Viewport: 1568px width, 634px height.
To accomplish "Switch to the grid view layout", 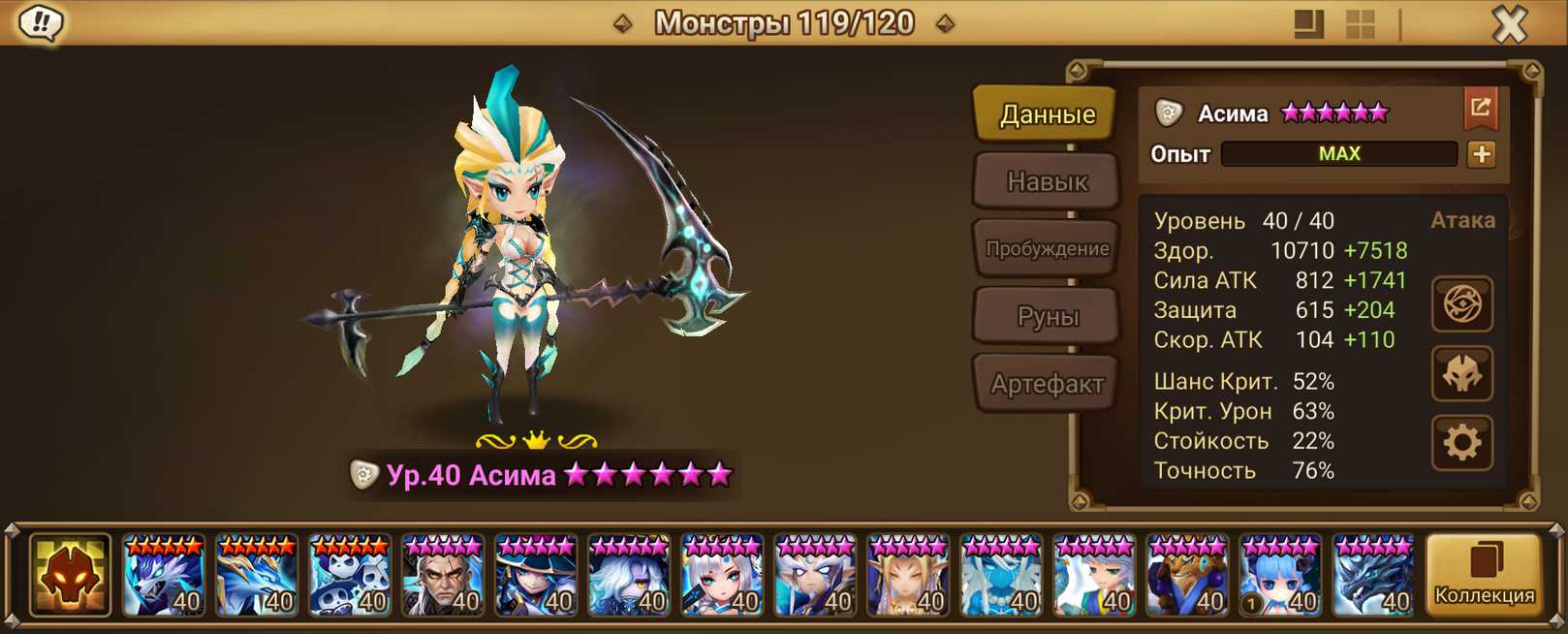I will click(1361, 24).
